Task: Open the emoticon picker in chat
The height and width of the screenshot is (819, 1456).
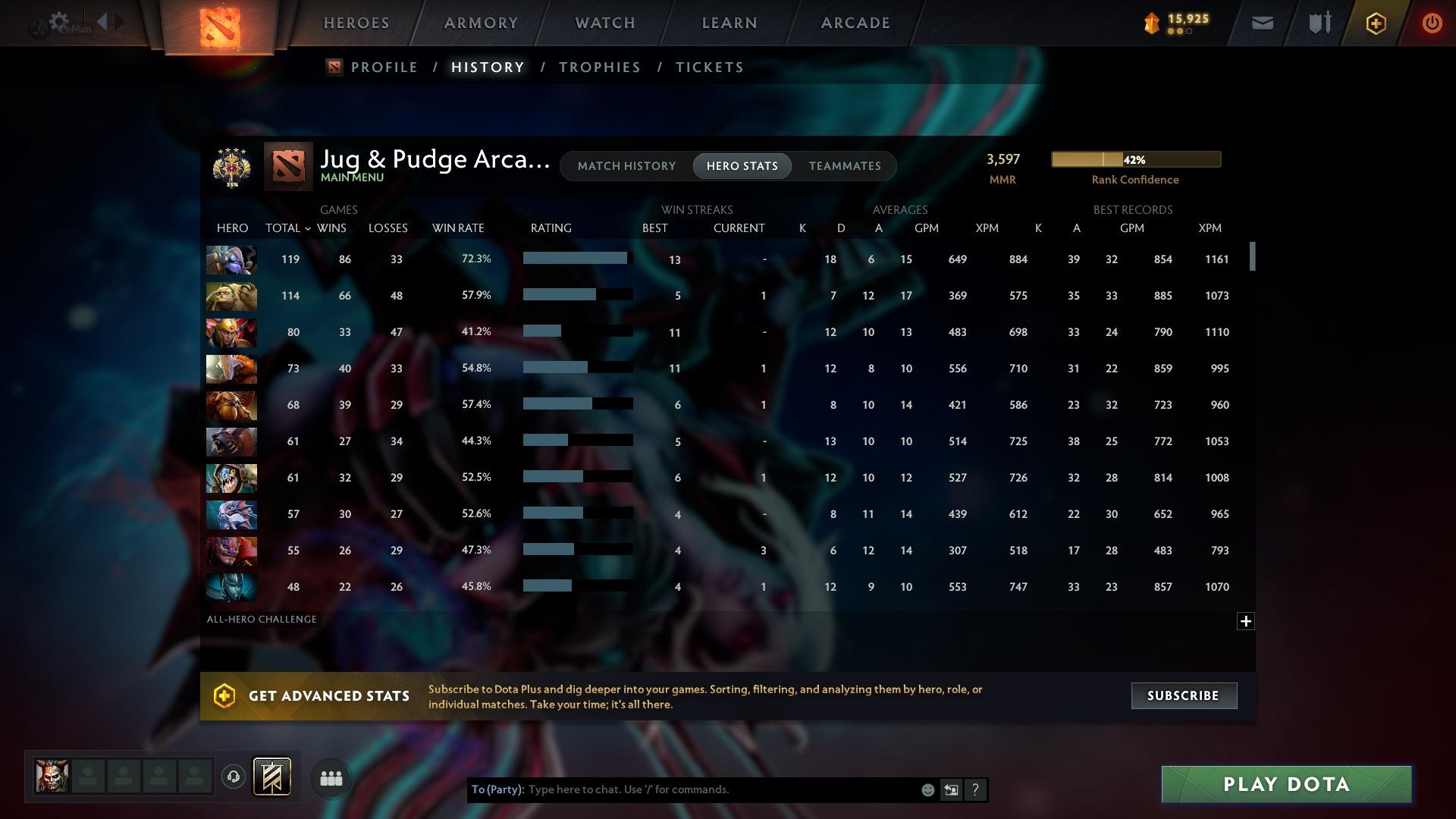Action: coord(927,789)
